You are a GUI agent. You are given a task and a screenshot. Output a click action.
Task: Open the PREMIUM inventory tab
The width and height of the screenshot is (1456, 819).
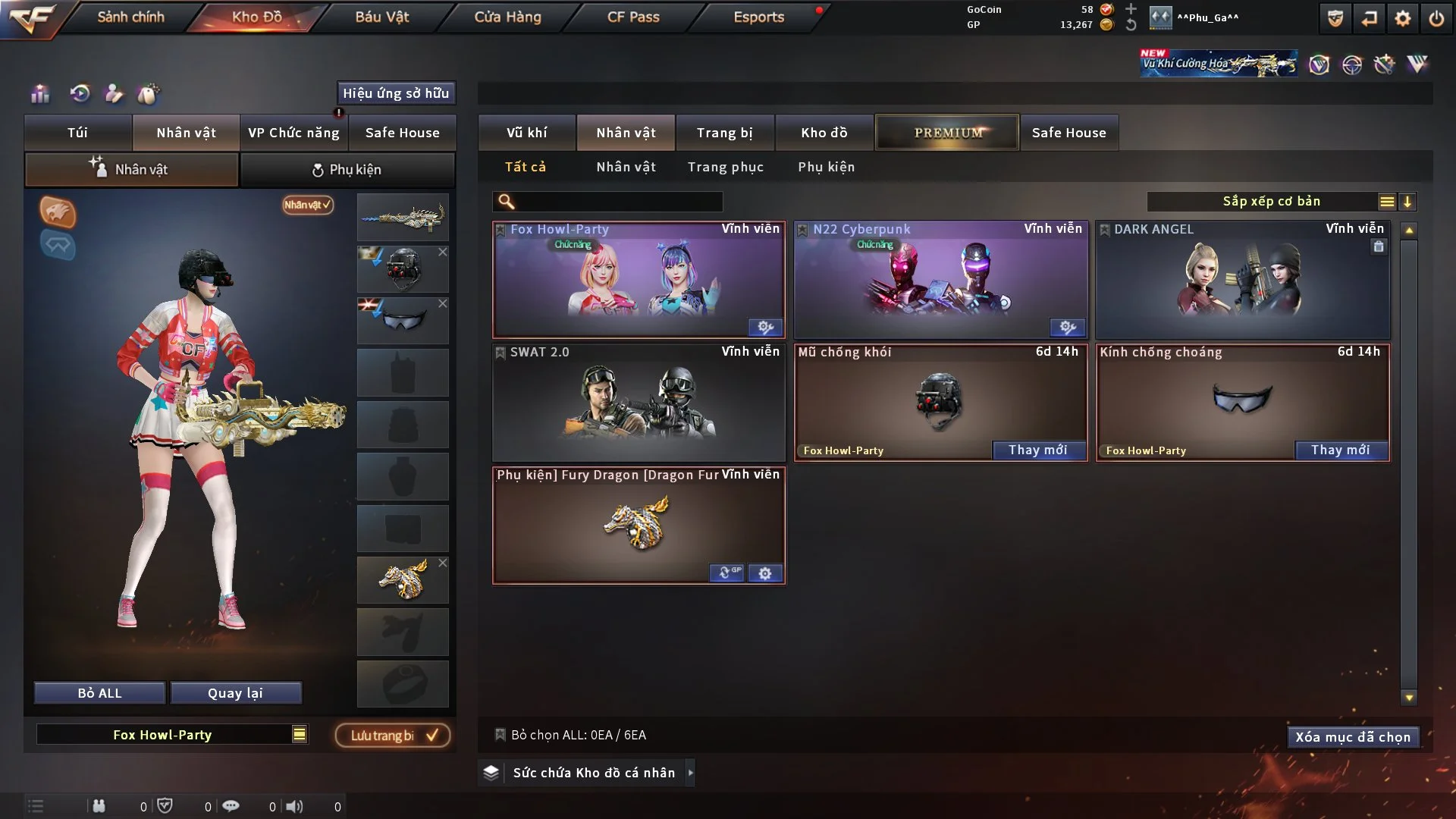point(947,133)
